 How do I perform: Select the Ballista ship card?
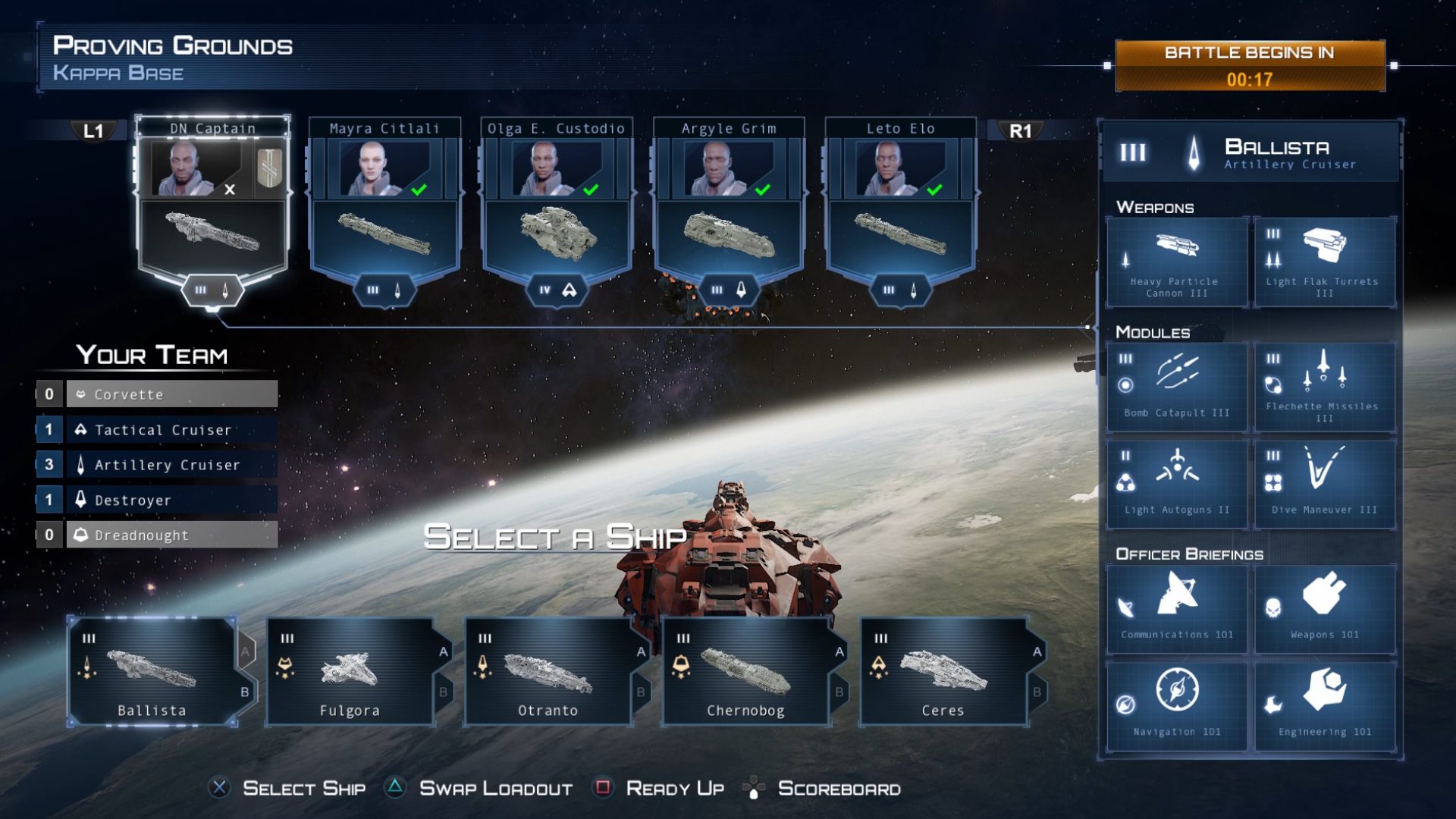(152, 671)
